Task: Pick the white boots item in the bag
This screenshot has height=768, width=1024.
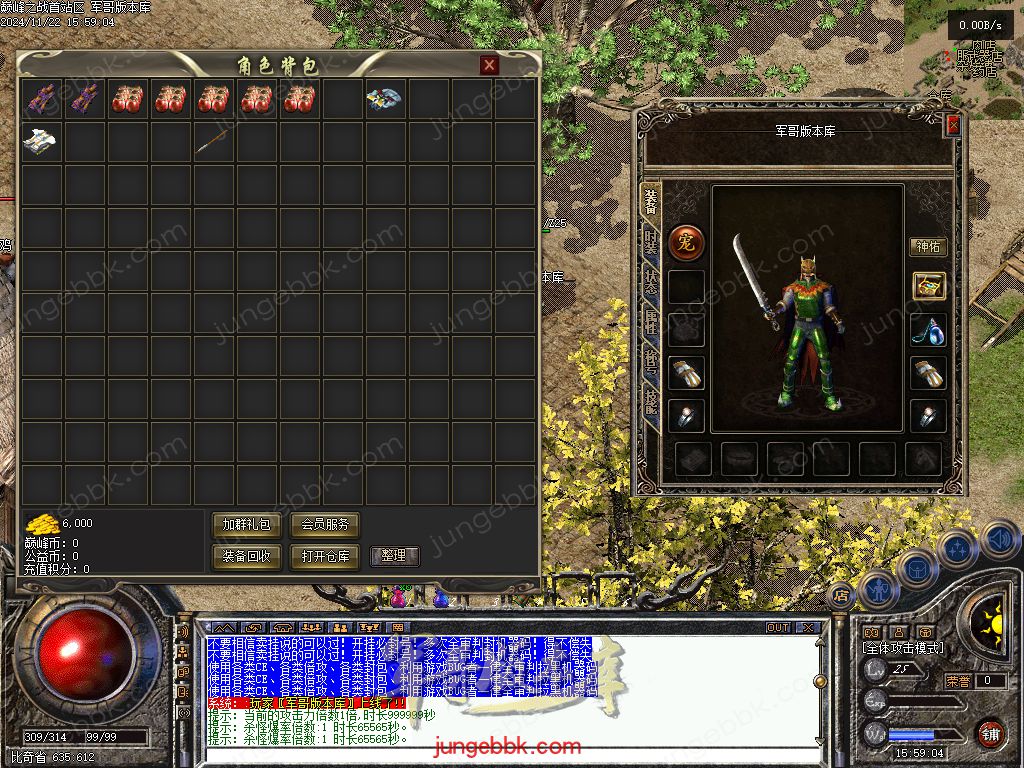Action: pos(40,142)
